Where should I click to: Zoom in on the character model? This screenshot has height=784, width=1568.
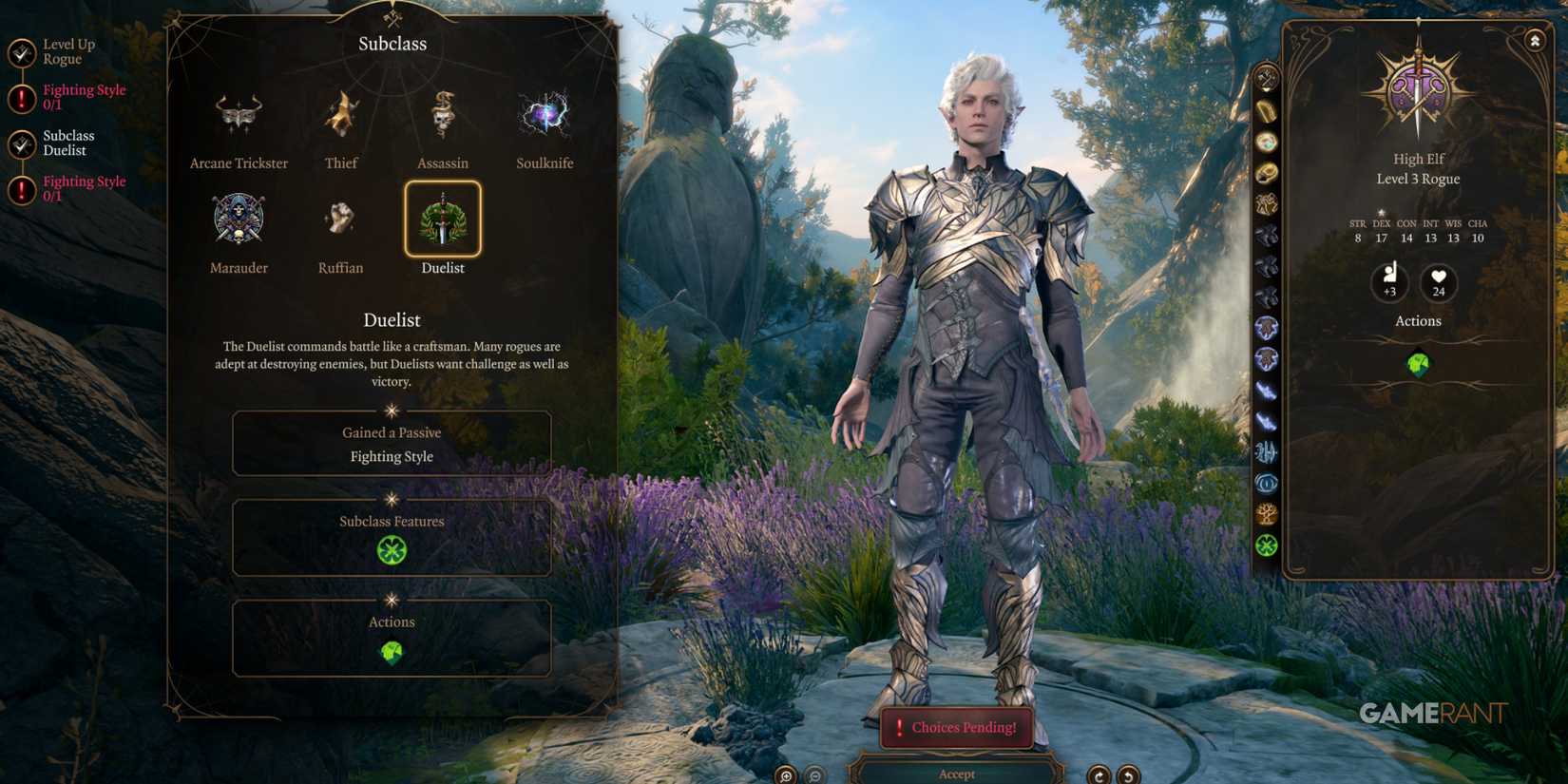(784, 774)
